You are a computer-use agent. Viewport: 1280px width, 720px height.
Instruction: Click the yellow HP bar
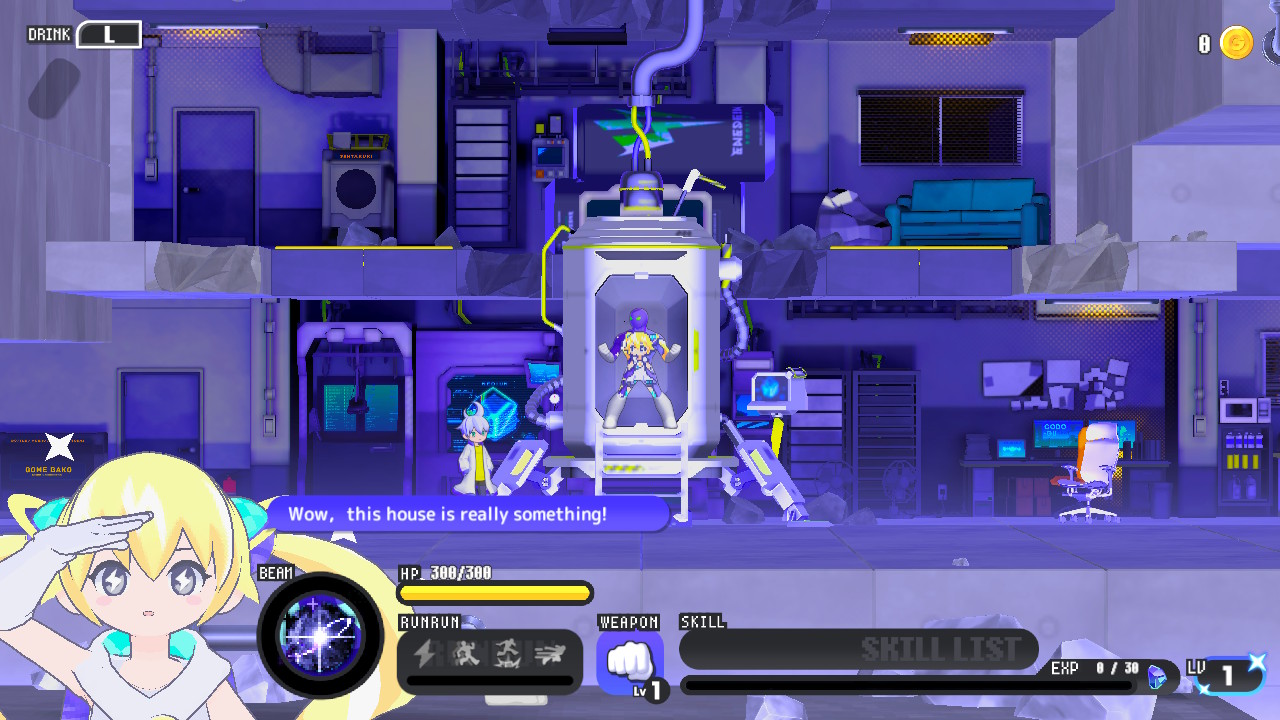(494, 593)
